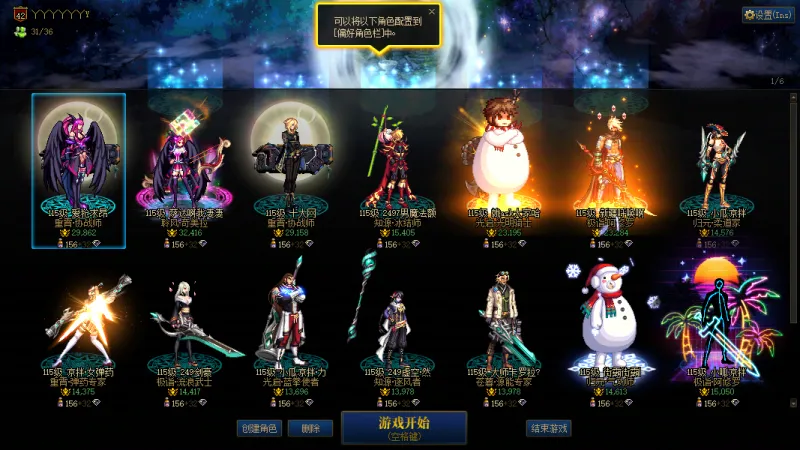Click the 创建角色 create character button
The image size is (800, 450).
[258, 428]
